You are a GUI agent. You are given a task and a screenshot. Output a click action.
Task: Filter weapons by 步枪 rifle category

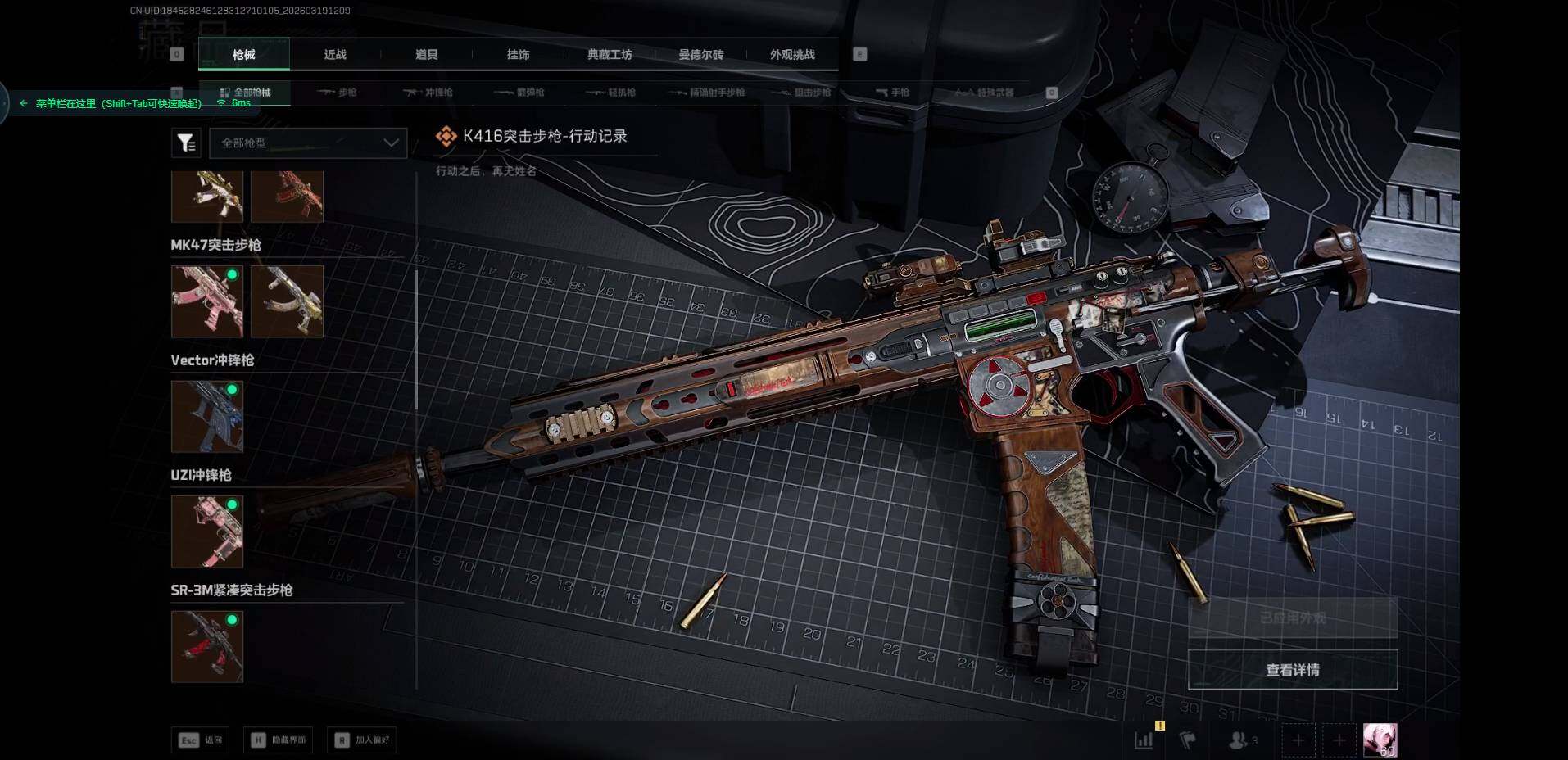click(338, 93)
